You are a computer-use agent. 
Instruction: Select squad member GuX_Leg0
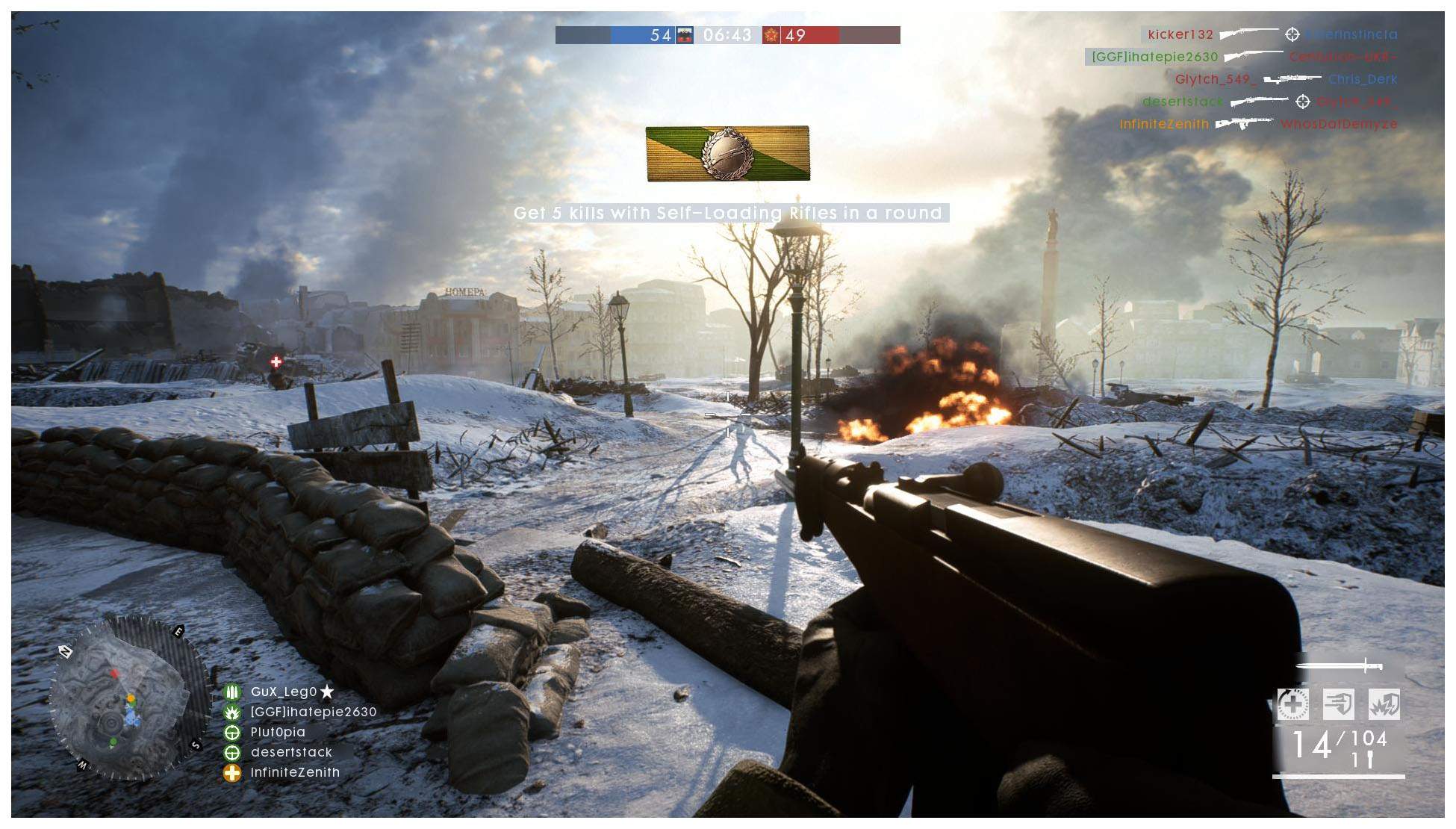tap(284, 692)
